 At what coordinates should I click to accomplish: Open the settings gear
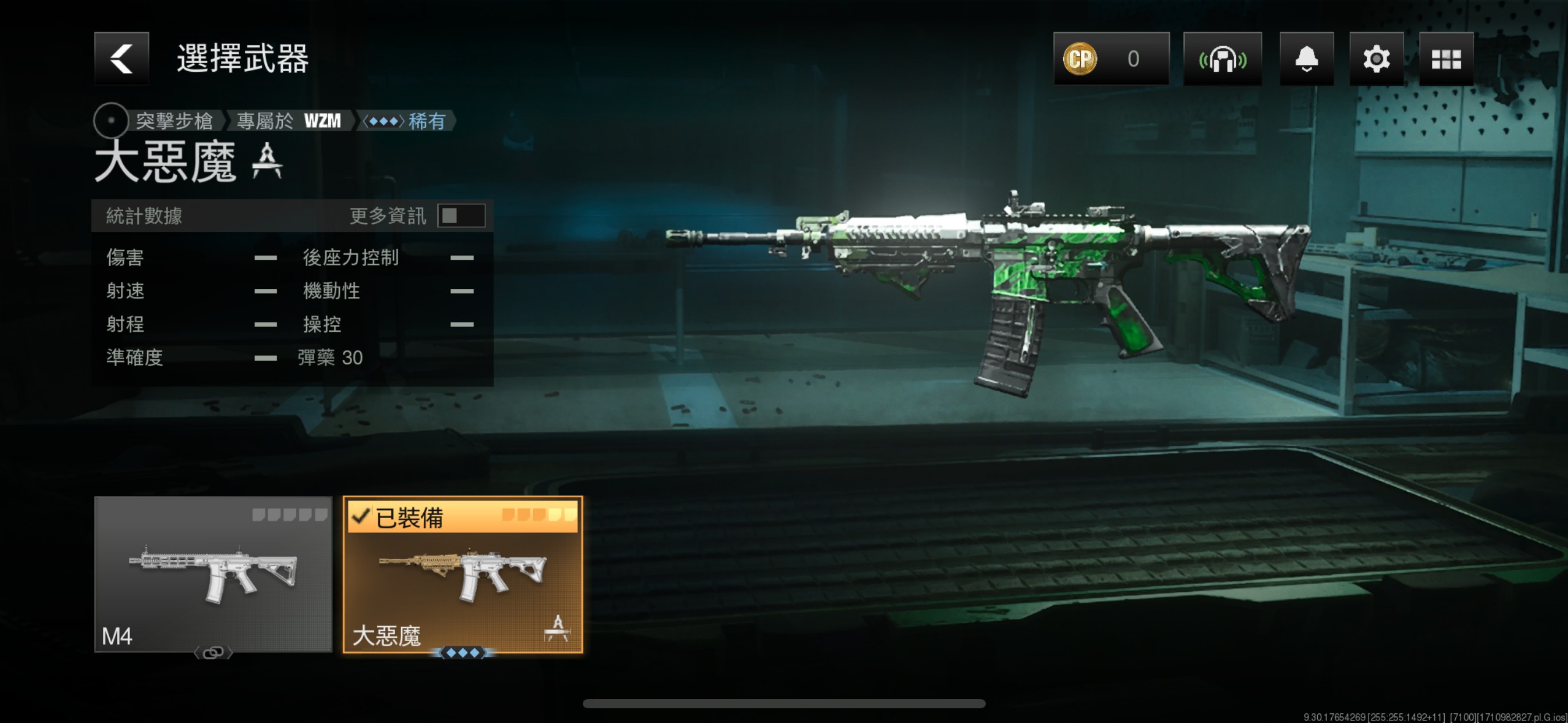1376,59
